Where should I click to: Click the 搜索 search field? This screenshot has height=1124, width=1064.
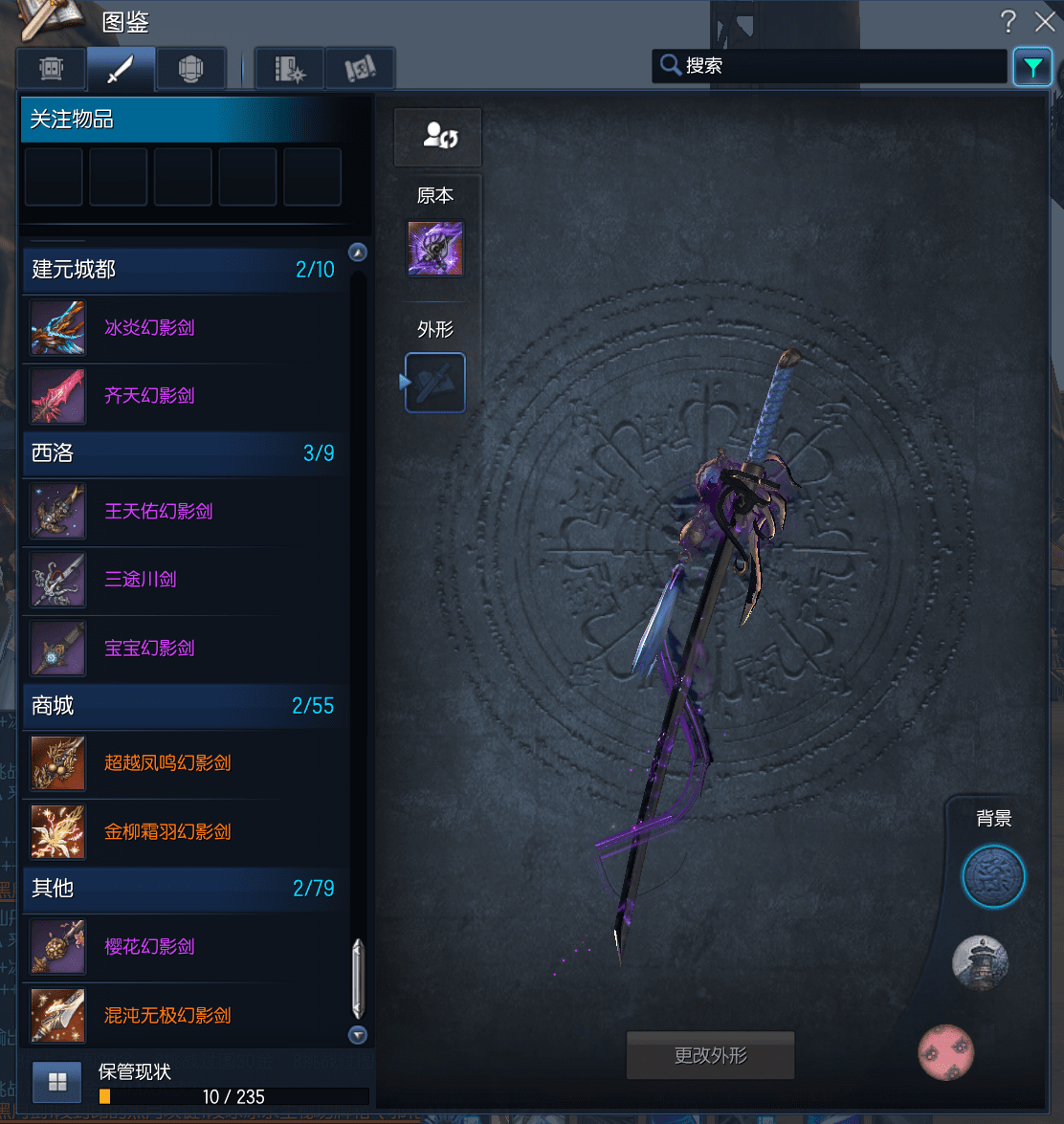(830, 66)
